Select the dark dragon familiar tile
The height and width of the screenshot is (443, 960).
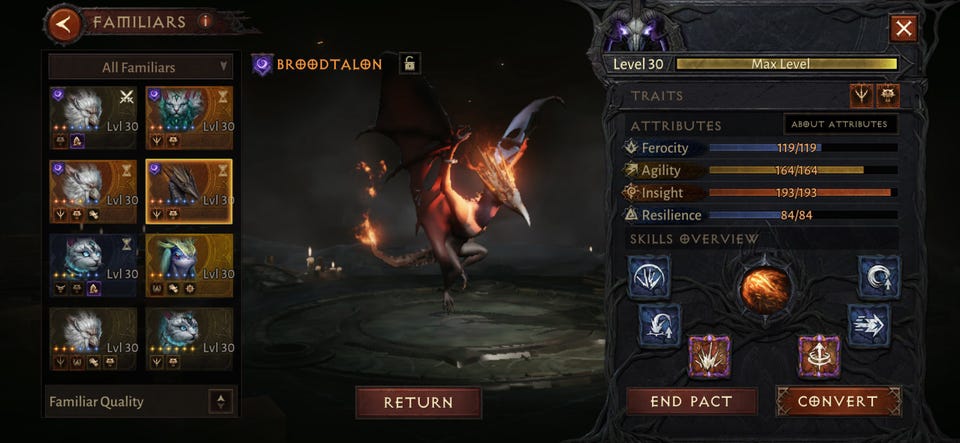(x=189, y=190)
